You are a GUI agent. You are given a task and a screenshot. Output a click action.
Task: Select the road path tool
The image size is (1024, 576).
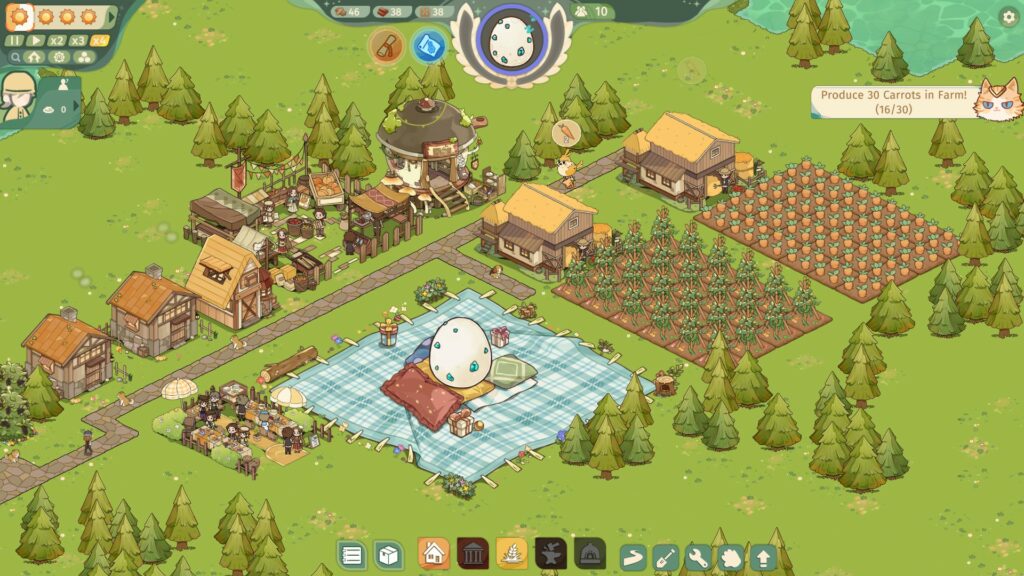coord(633,557)
